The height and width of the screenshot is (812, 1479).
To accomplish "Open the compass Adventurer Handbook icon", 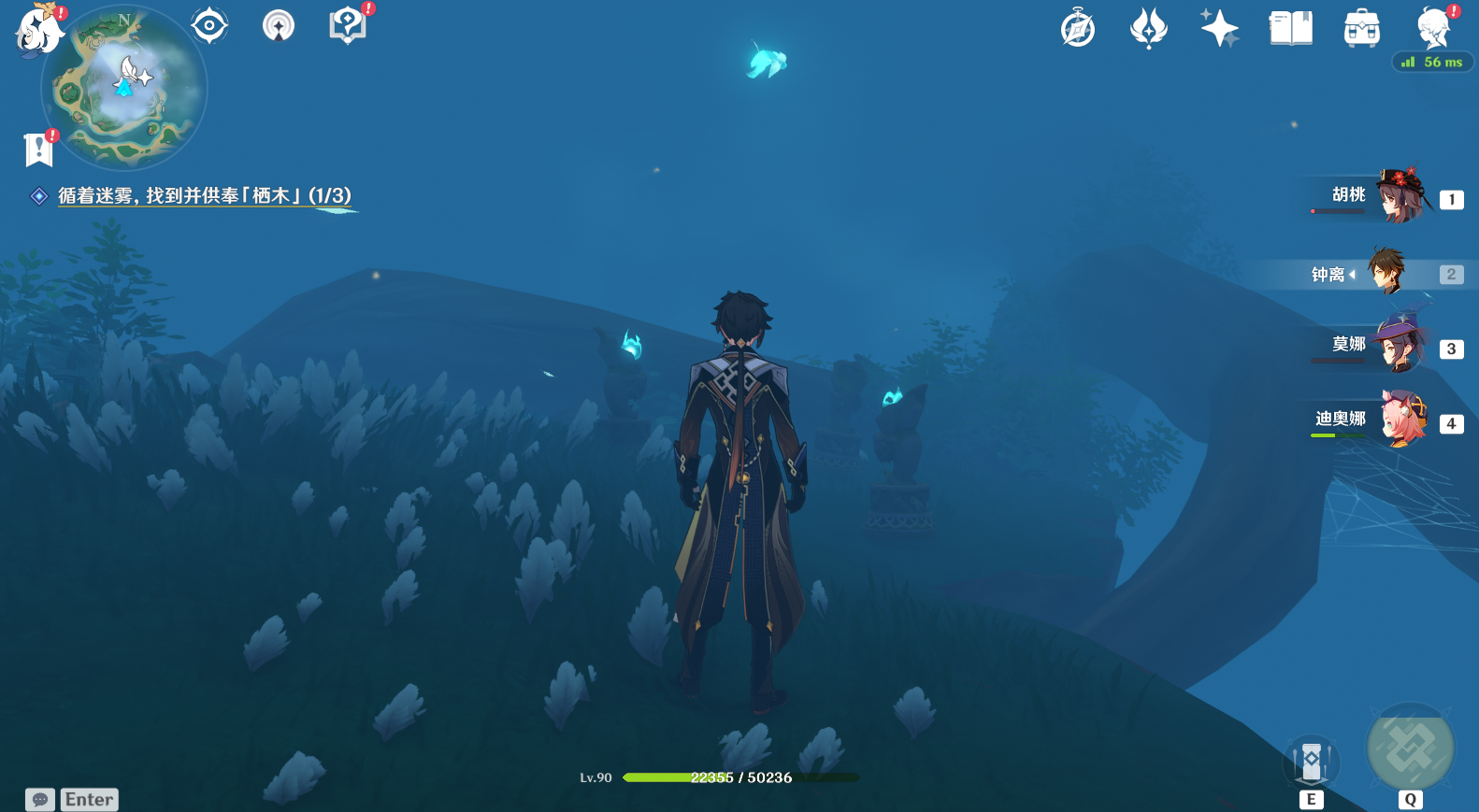I will [1078, 28].
